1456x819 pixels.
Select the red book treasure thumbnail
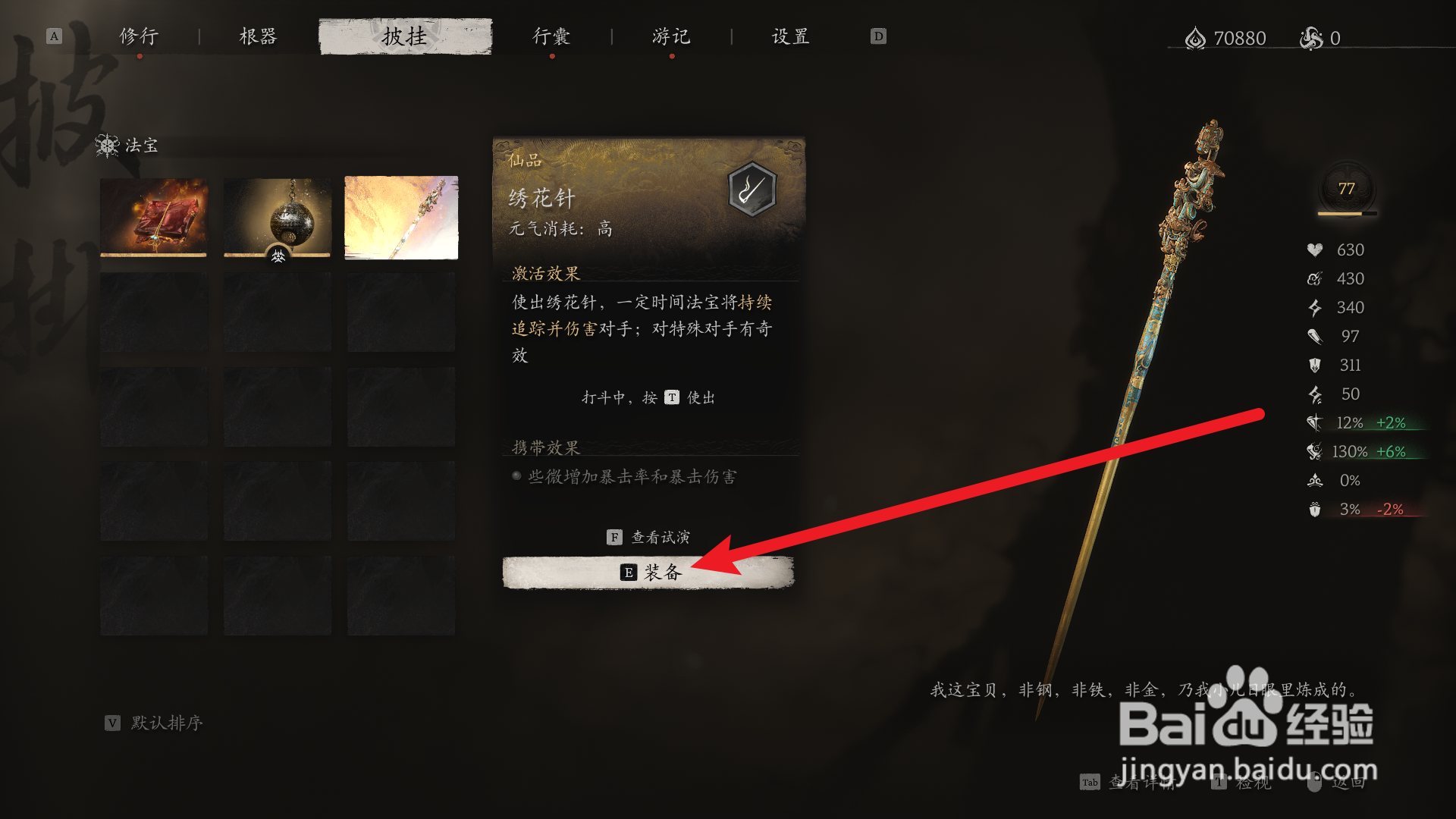[x=153, y=218]
